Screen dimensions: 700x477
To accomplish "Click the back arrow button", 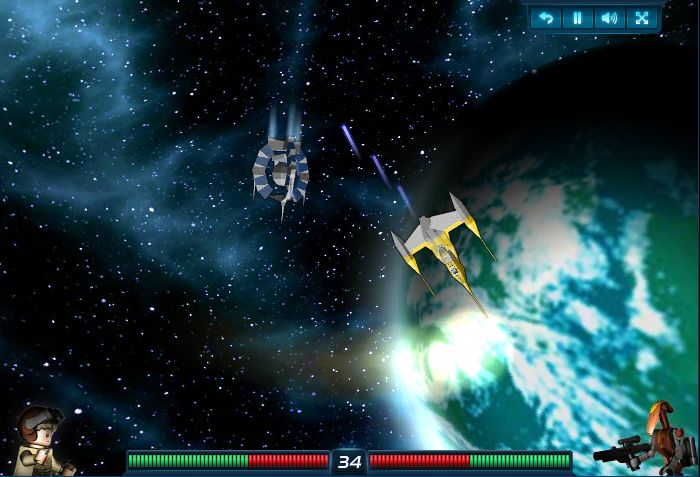I will click(x=545, y=18).
